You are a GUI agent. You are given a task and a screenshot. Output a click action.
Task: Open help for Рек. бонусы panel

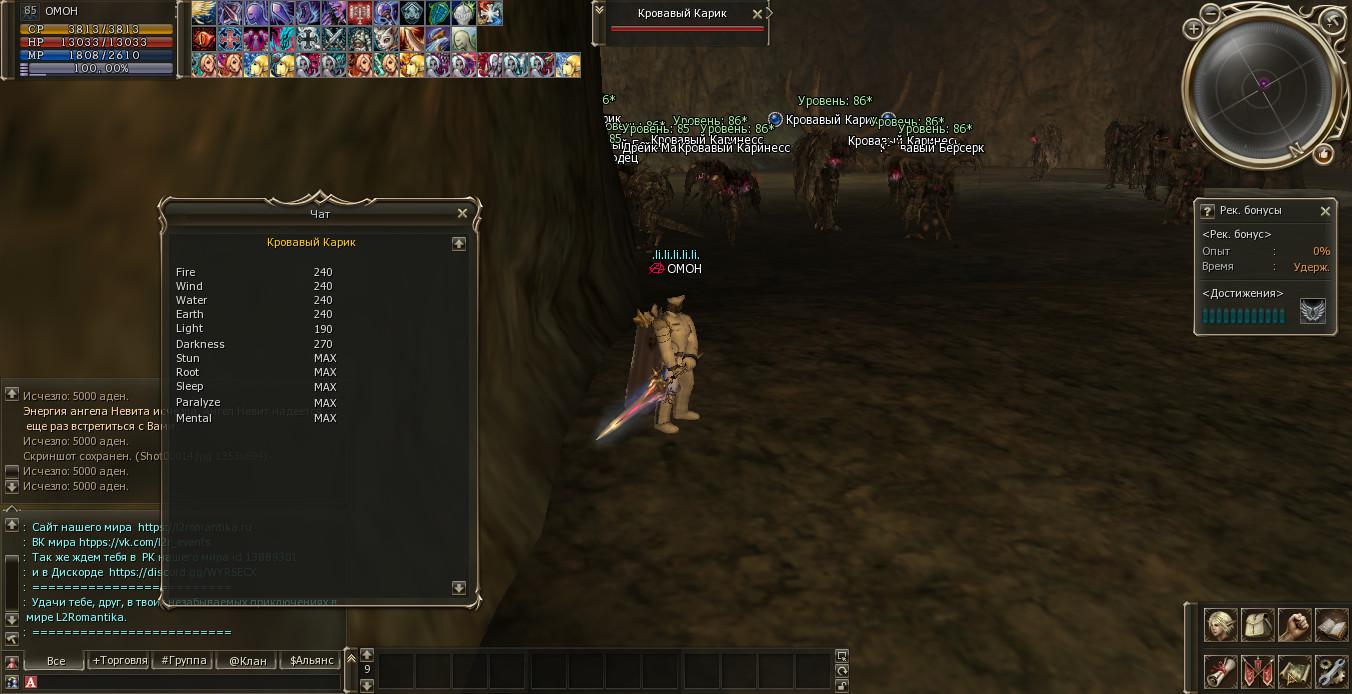(1208, 211)
